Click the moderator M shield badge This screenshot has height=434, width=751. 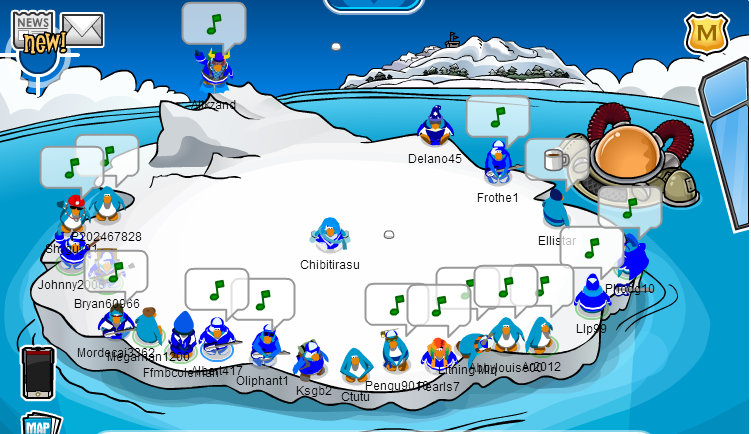(x=704, y=34)
